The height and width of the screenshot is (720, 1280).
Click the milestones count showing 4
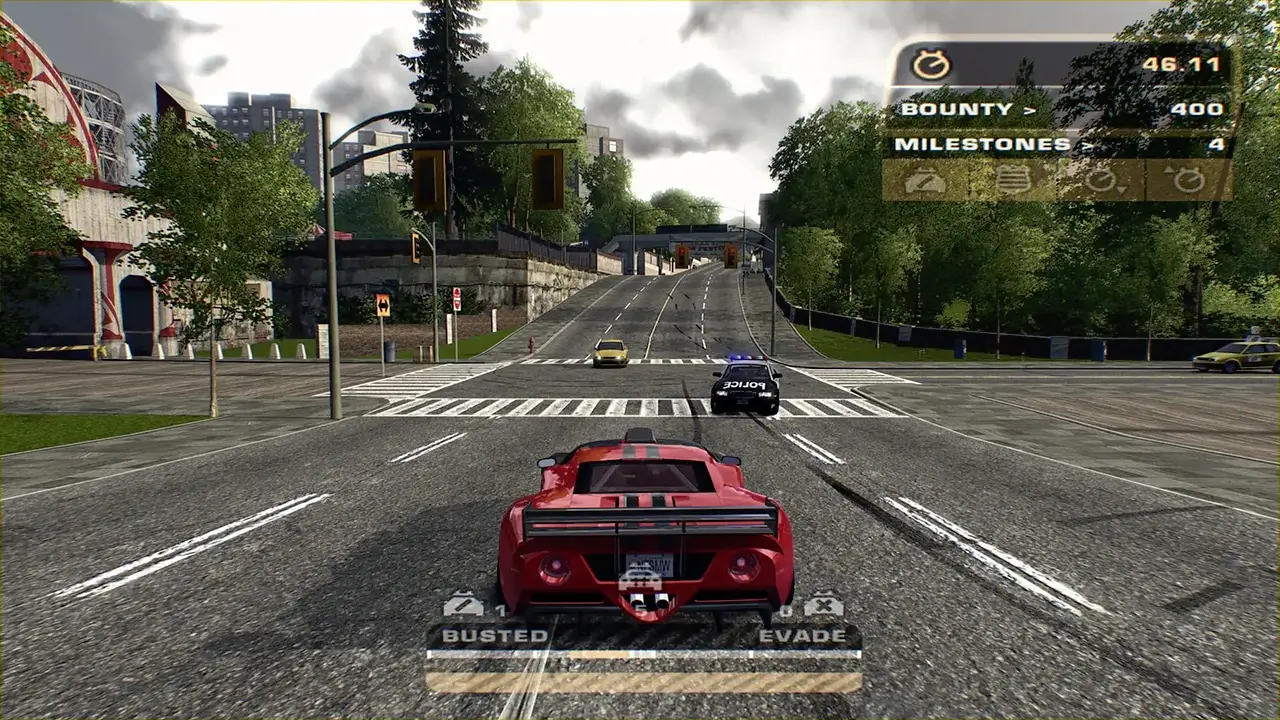coord(1216,144)
